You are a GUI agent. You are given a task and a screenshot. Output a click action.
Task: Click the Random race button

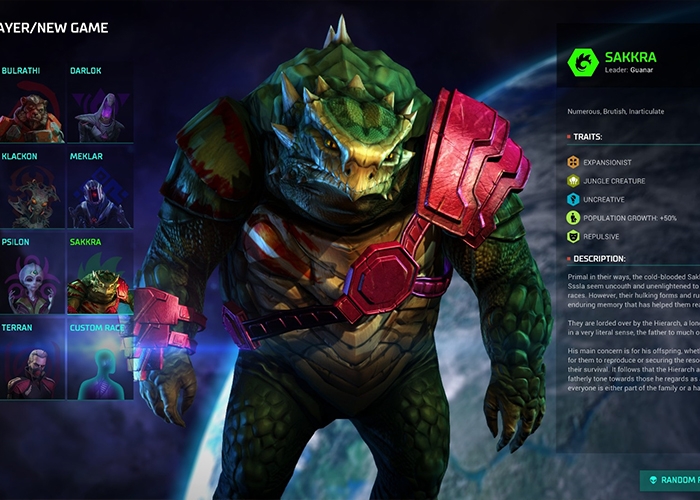coord(670,481)
